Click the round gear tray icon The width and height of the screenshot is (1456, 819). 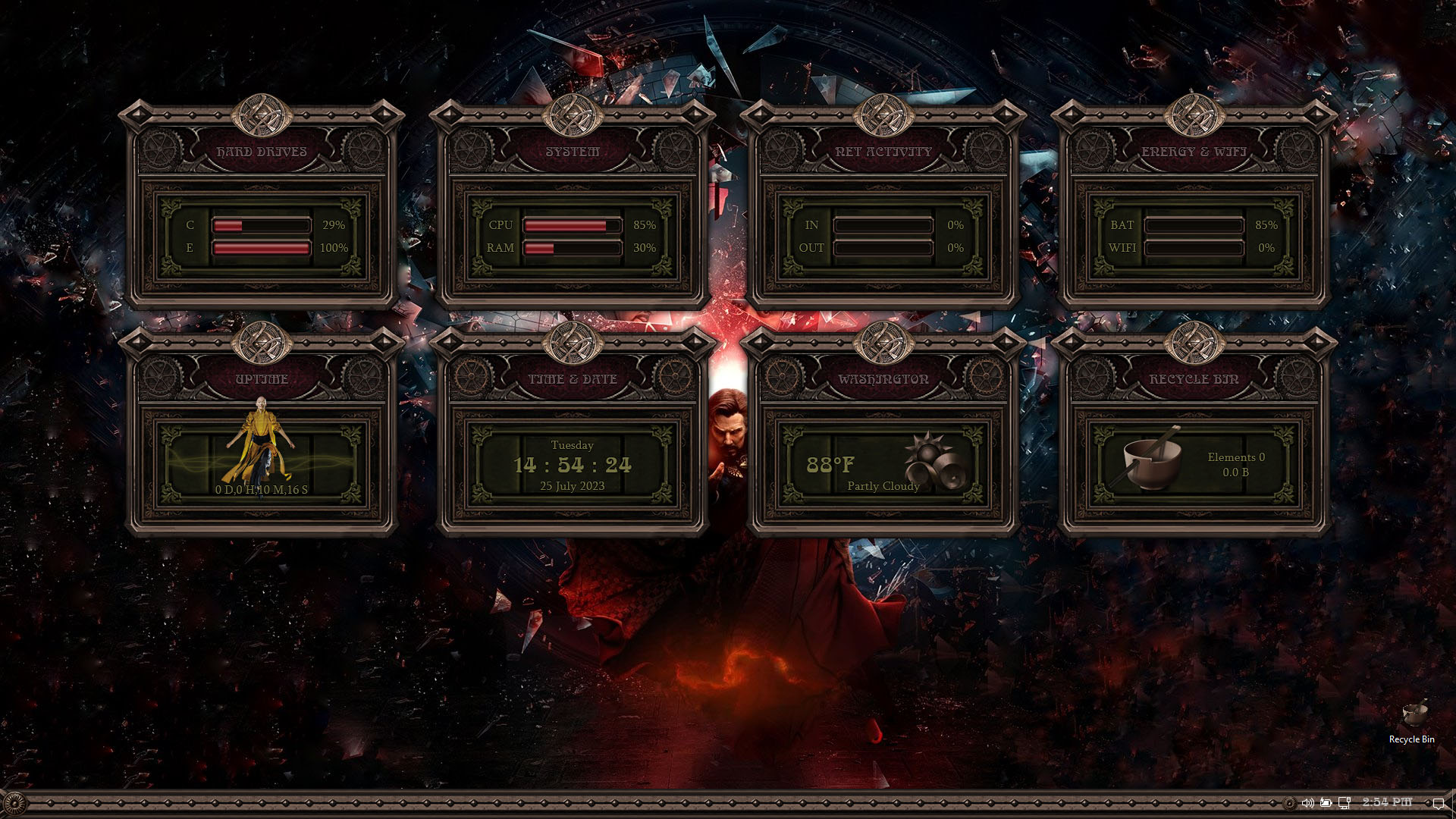pos(1289,802)
